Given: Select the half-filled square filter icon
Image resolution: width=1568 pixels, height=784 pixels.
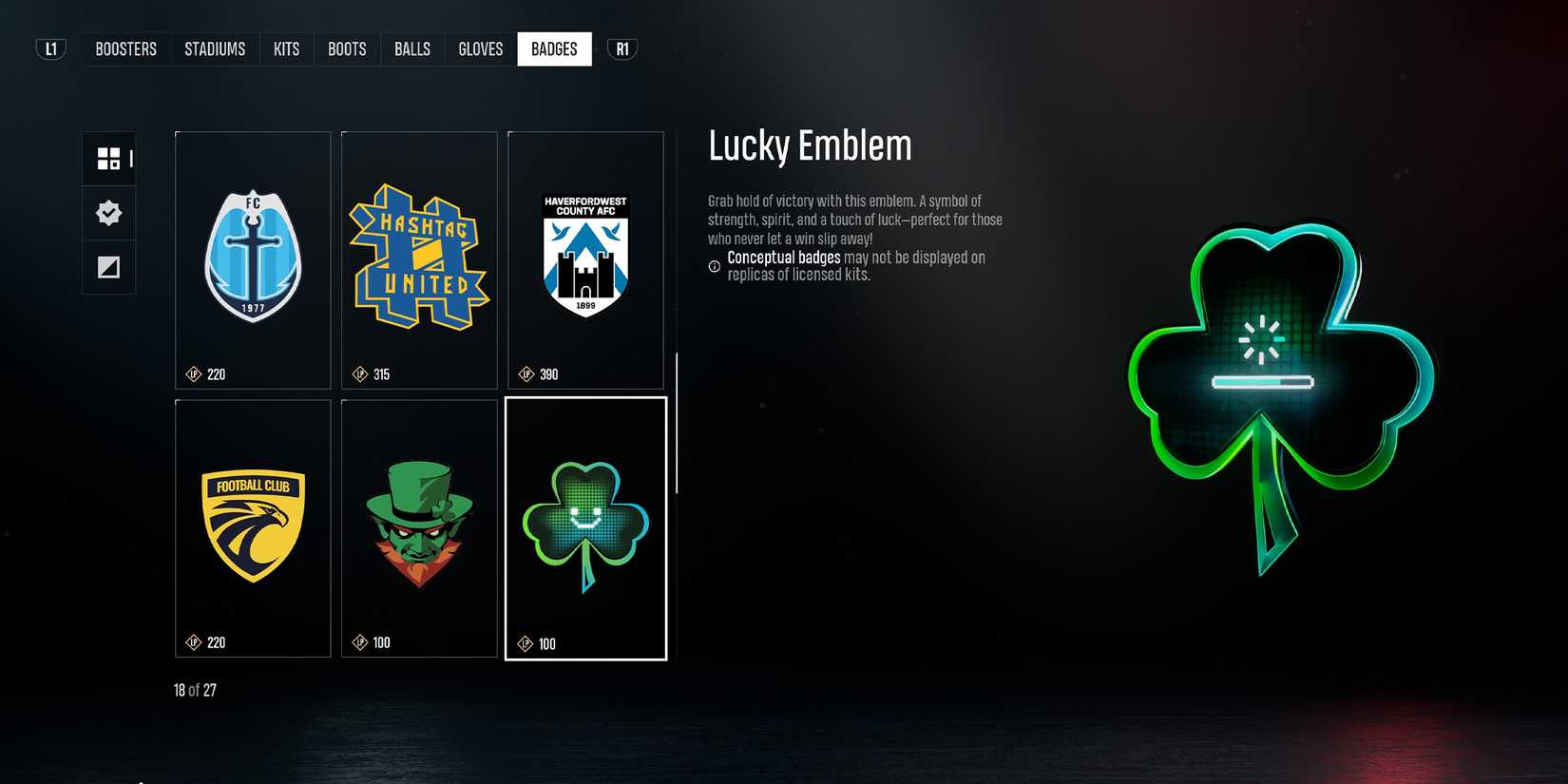Looking at the screenshot, I should pyautogui.click(x=108, y=267).
